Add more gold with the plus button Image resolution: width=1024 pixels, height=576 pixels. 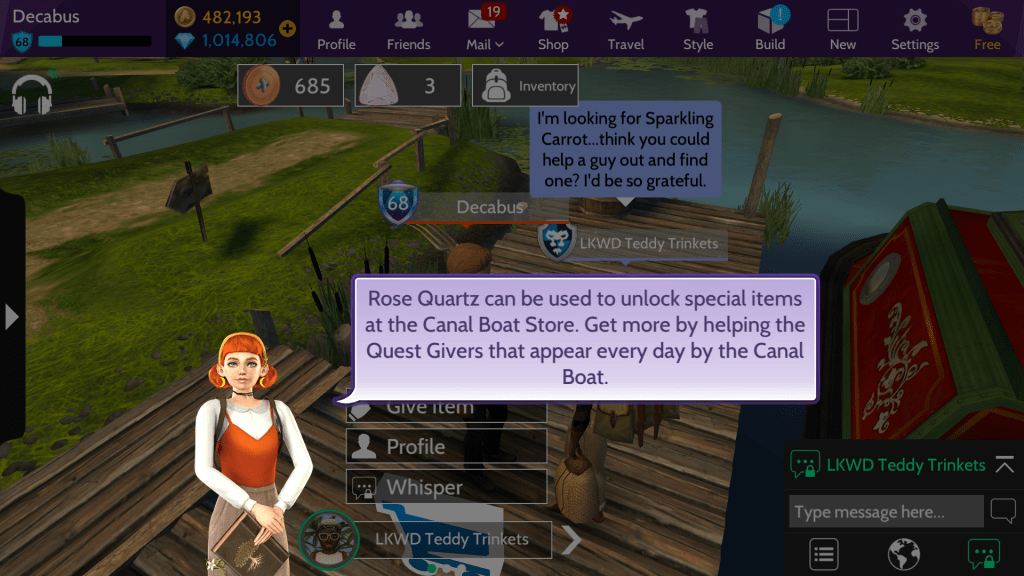(288, 28)
